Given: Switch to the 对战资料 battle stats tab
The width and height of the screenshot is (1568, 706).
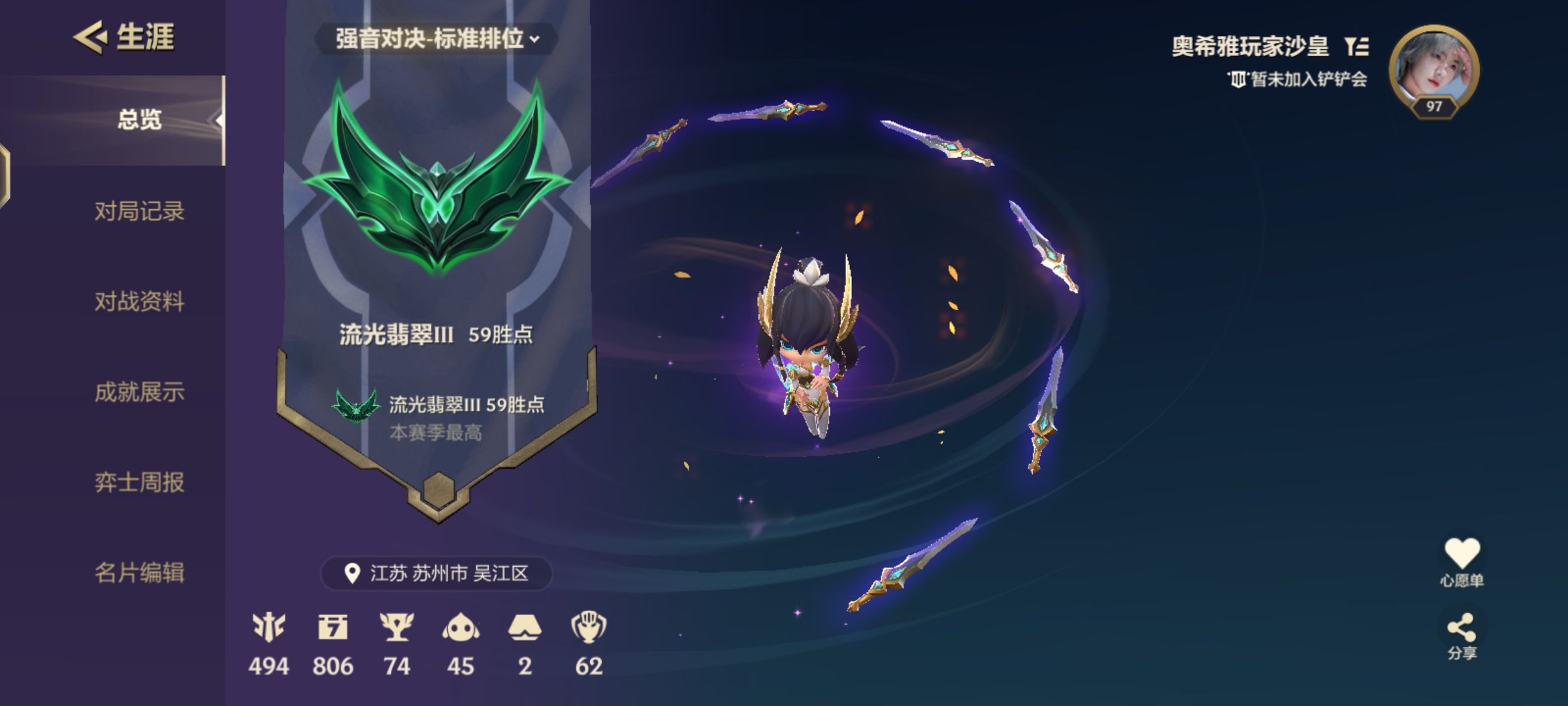Looking at the screenshot, I should coord(139,301).
